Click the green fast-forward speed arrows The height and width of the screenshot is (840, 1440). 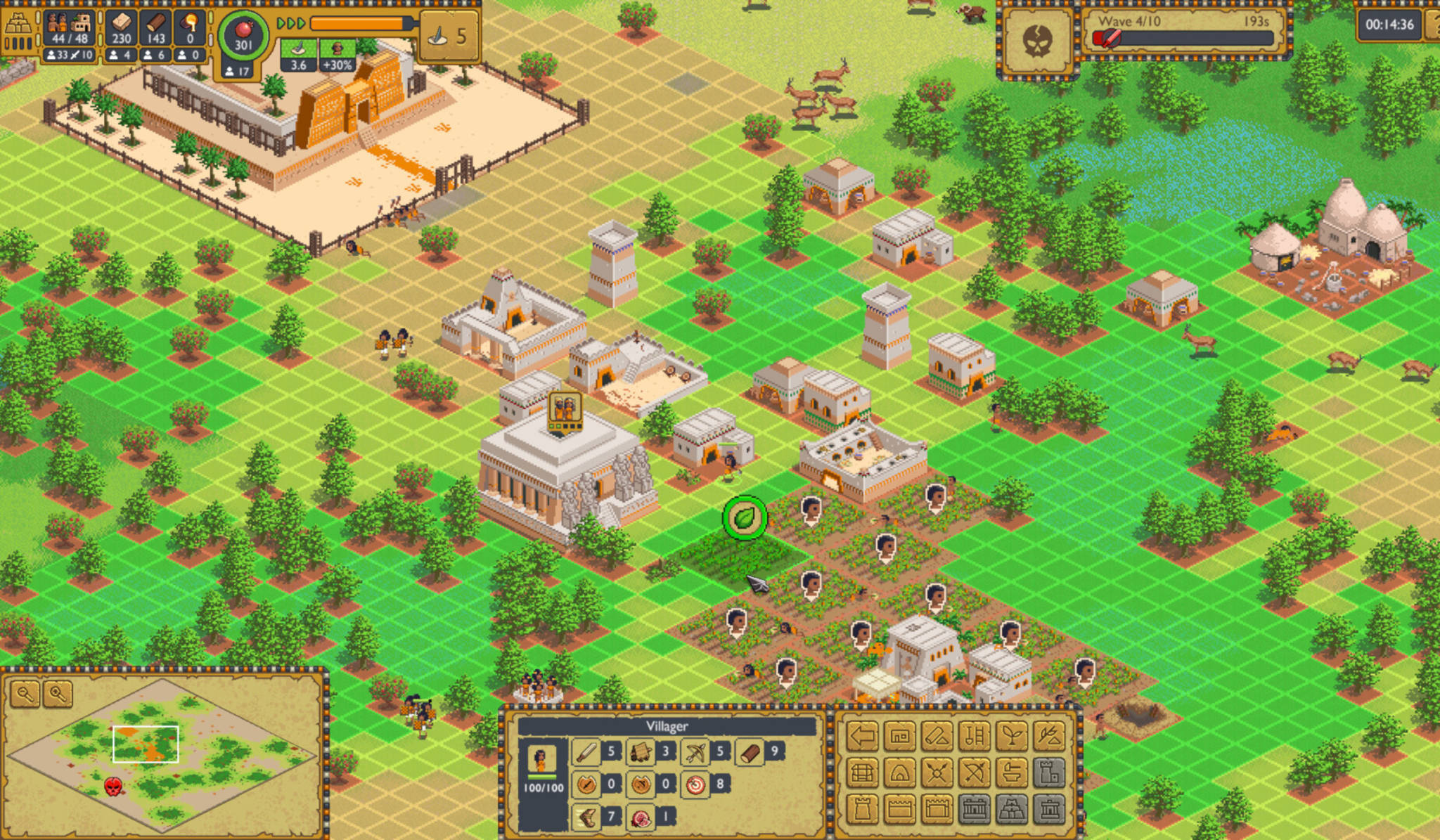click(x=291, y=24)
